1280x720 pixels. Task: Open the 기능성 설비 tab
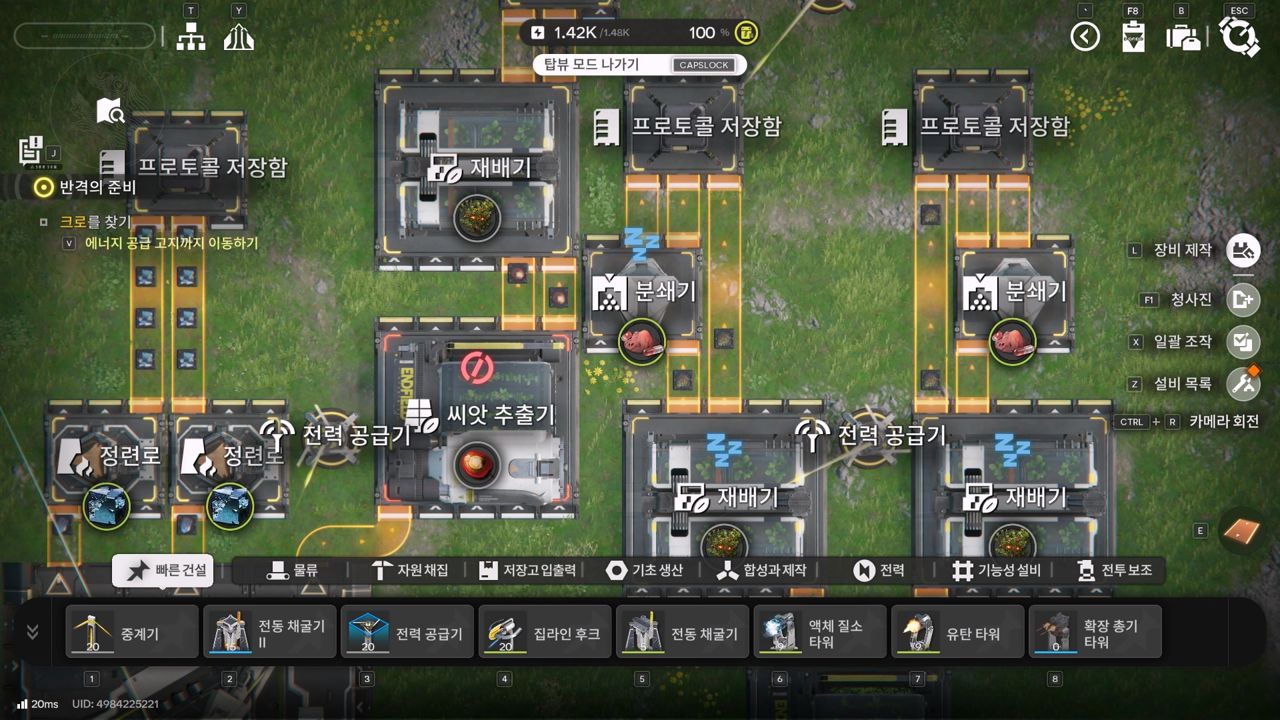click(996, 570)
